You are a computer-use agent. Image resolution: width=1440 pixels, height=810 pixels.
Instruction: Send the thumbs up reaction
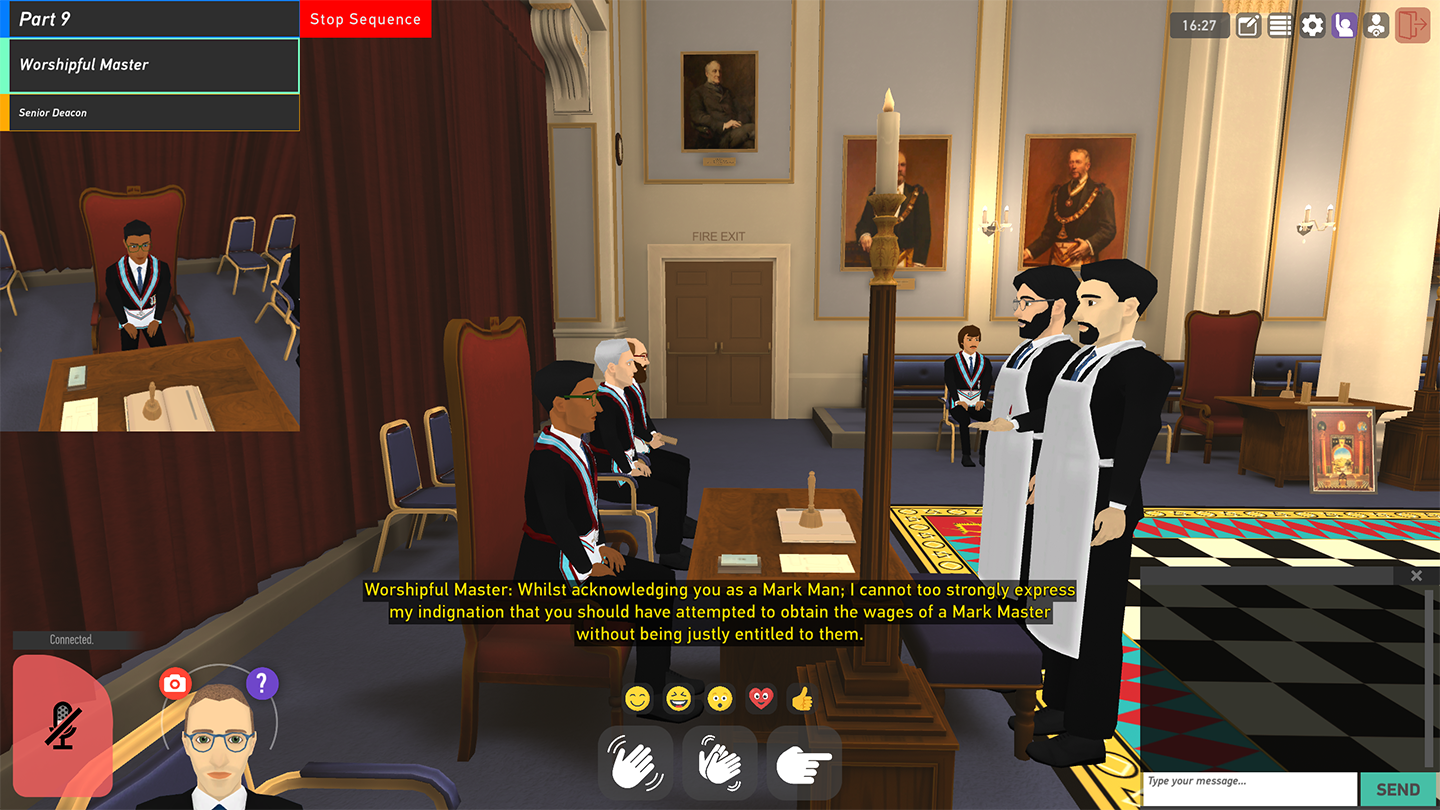802,698
